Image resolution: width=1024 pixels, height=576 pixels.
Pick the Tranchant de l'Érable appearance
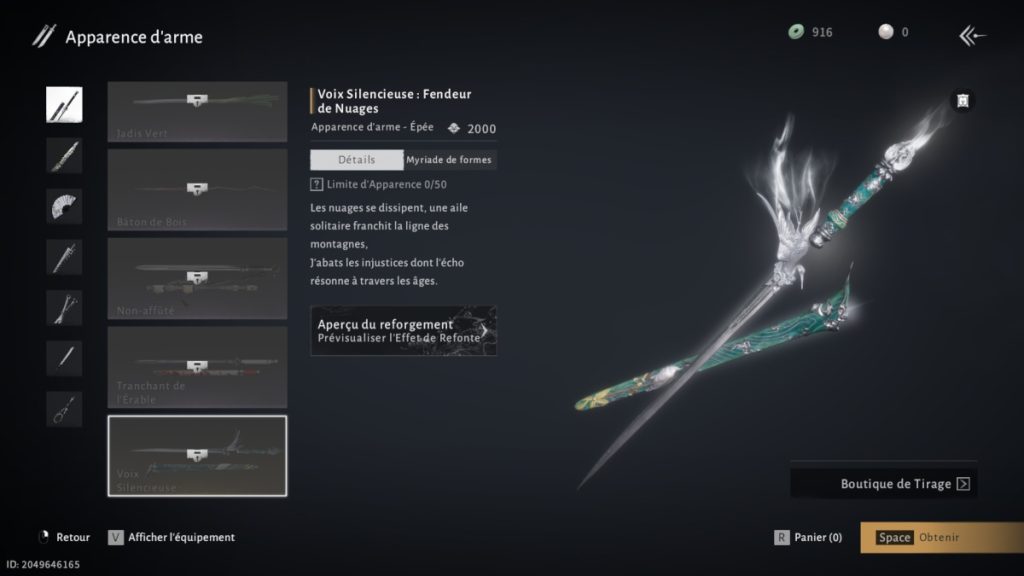click(x=197, y=366)
